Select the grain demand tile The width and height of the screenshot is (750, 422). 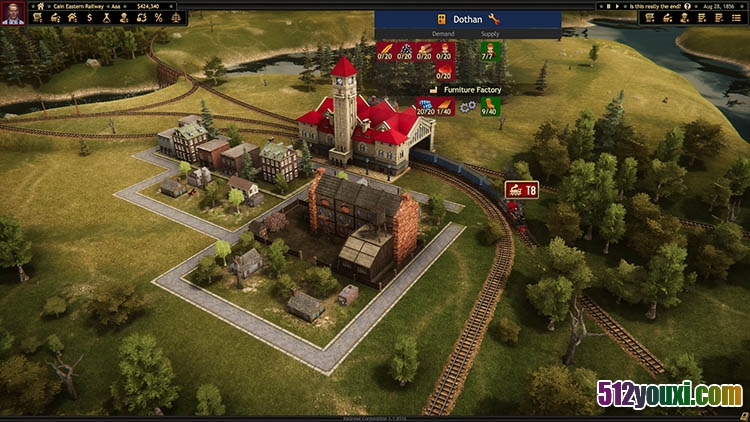click(386, 53)
